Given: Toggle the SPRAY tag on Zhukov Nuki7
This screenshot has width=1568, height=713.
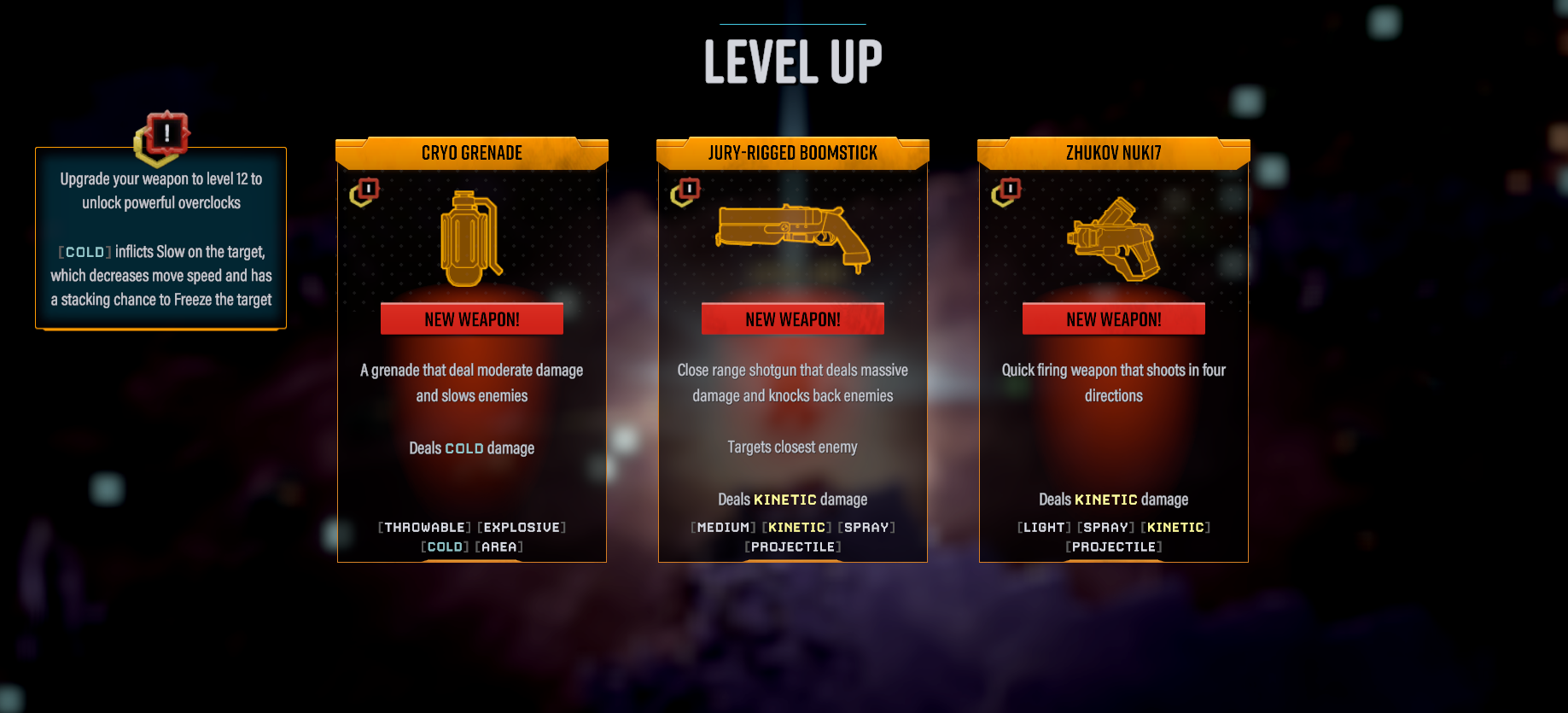Looking at the screenshot, I should coord(1107,527).
